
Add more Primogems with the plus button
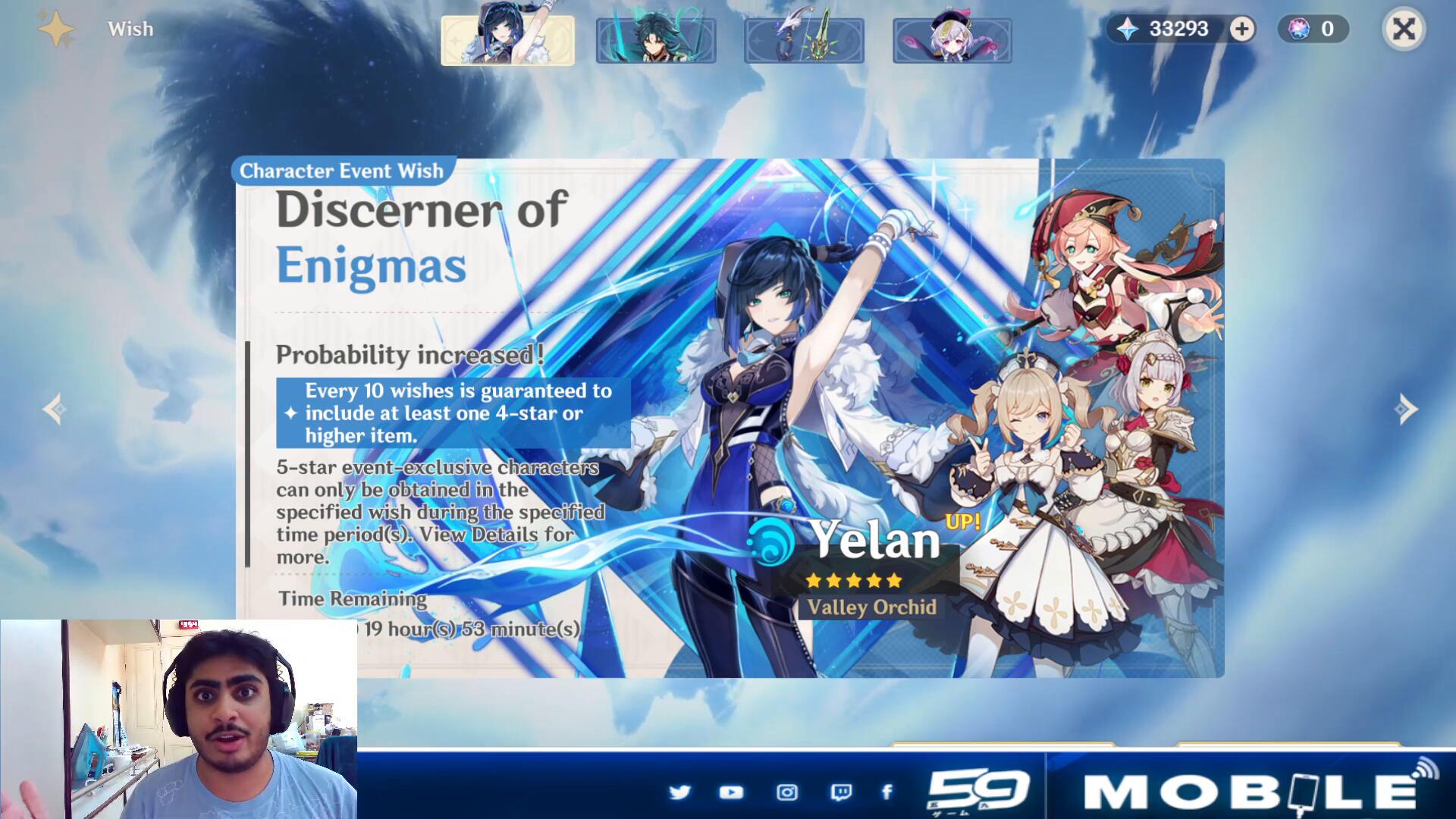[x=1242, y=30]
